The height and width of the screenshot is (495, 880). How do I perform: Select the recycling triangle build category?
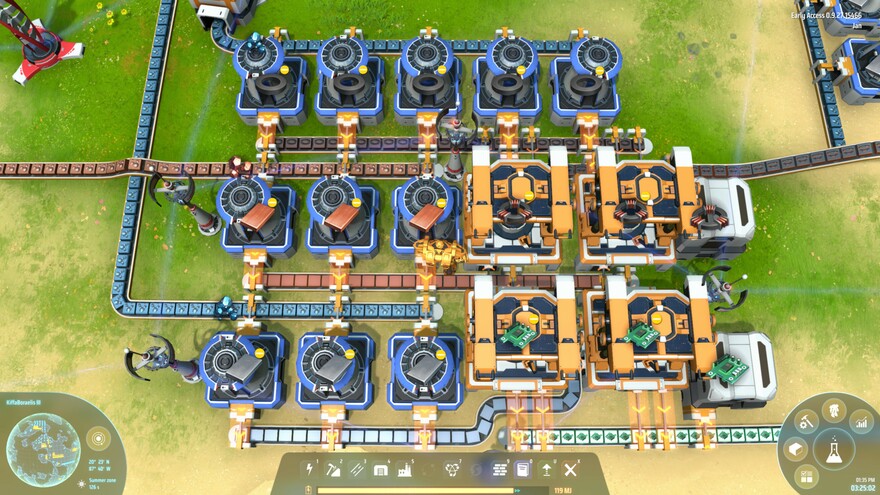coord(451,469)
